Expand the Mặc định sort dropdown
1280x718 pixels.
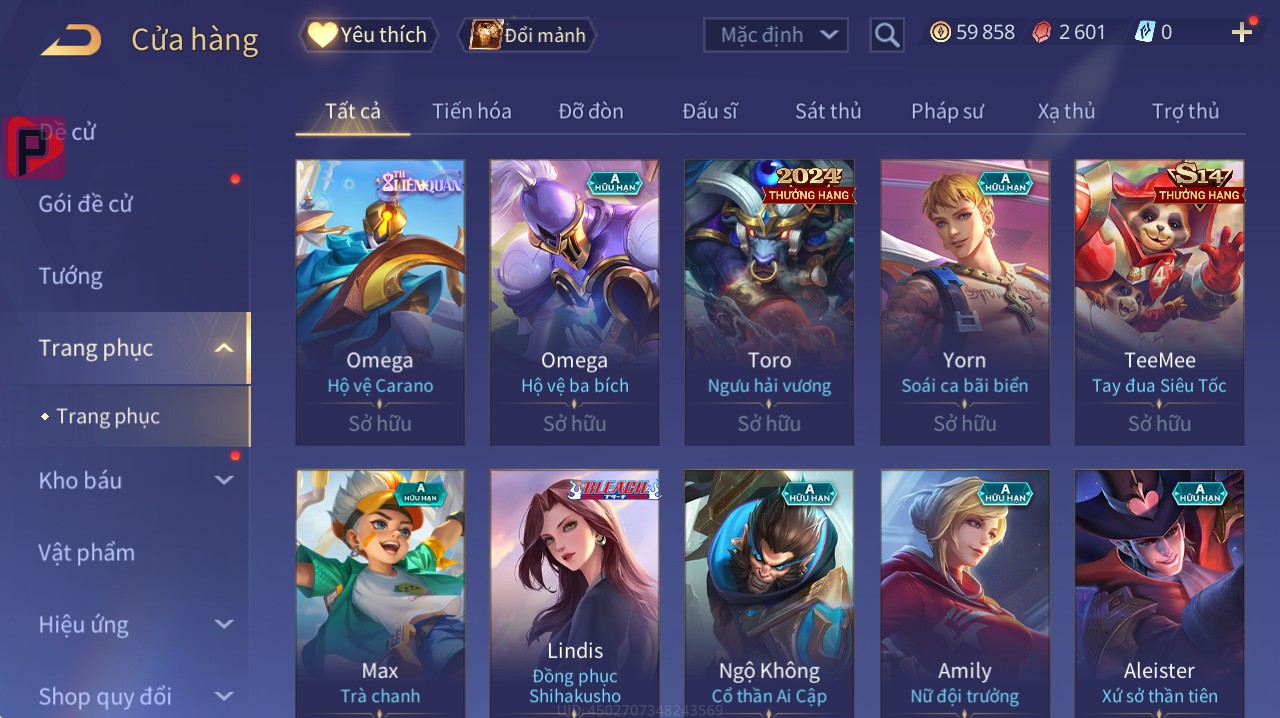pos(776,35)
